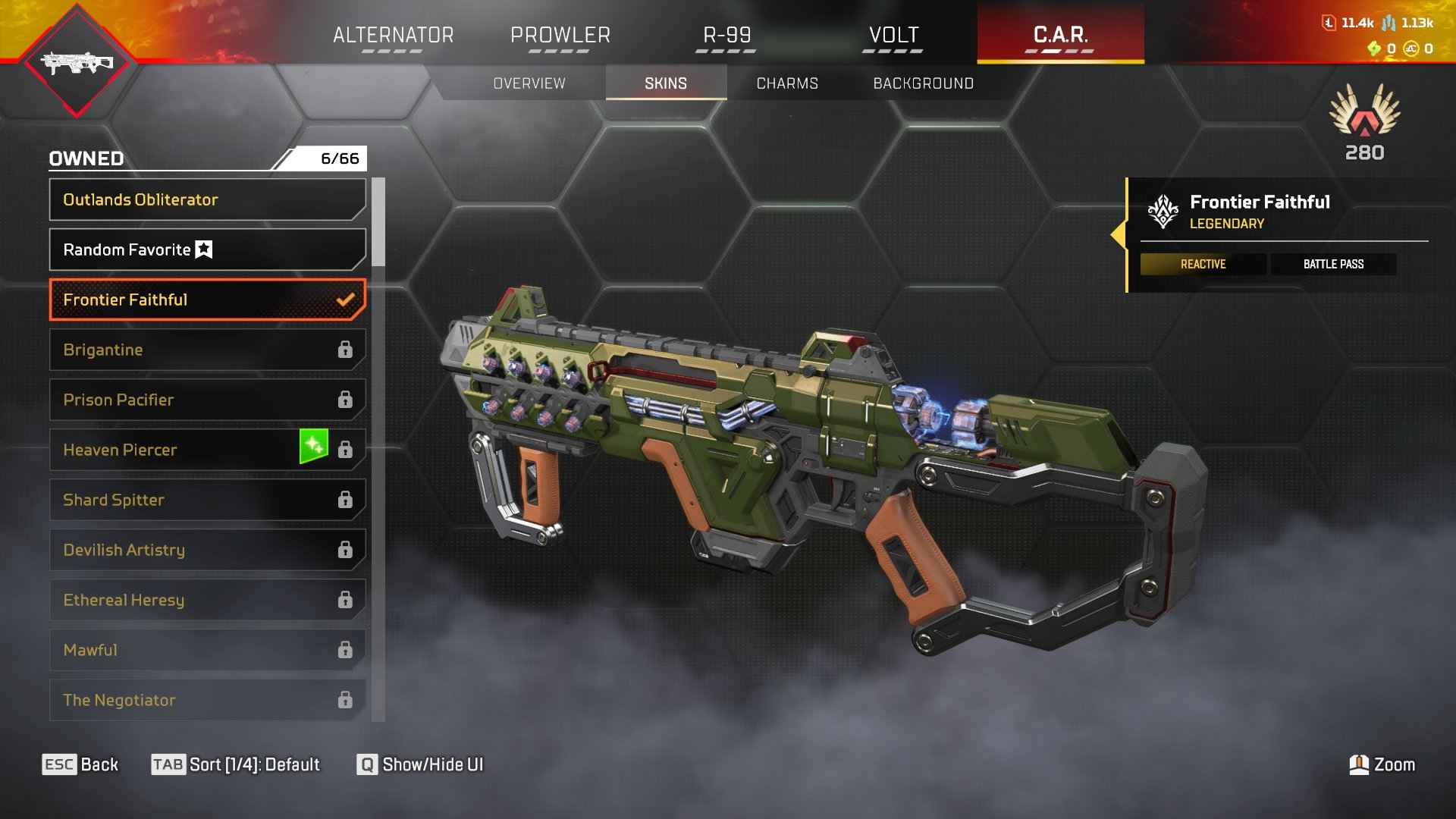Select the Outlands Obliterator skin
1456x819 pixels.
coord(207,199)
